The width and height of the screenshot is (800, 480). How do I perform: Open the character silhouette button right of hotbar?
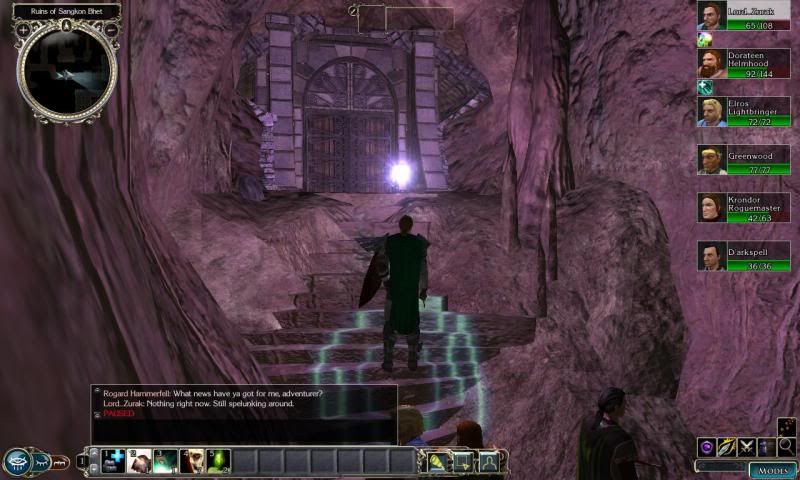489,461
